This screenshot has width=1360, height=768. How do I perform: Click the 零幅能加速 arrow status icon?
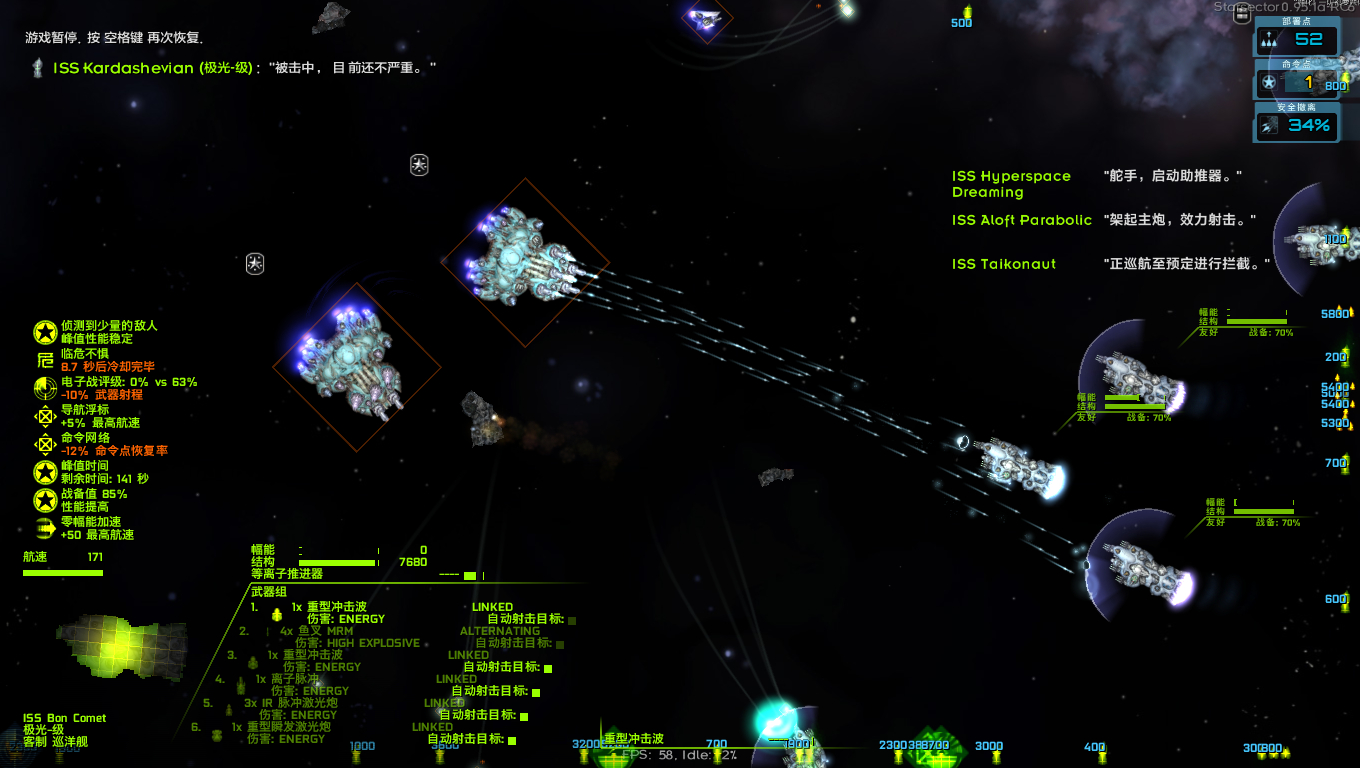pyautogui.click(x=44, y=528)
